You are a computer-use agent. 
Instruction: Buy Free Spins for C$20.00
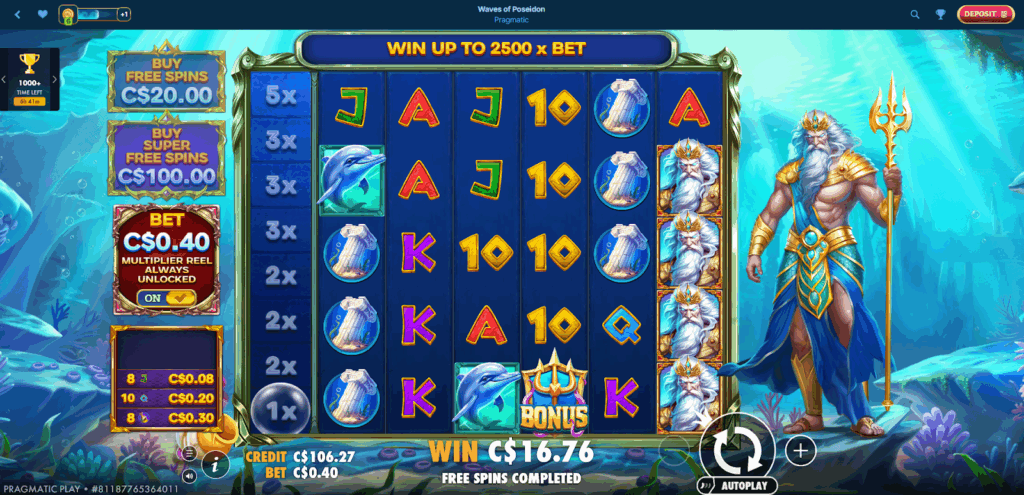pyautogui.click(x=167, y=78)
